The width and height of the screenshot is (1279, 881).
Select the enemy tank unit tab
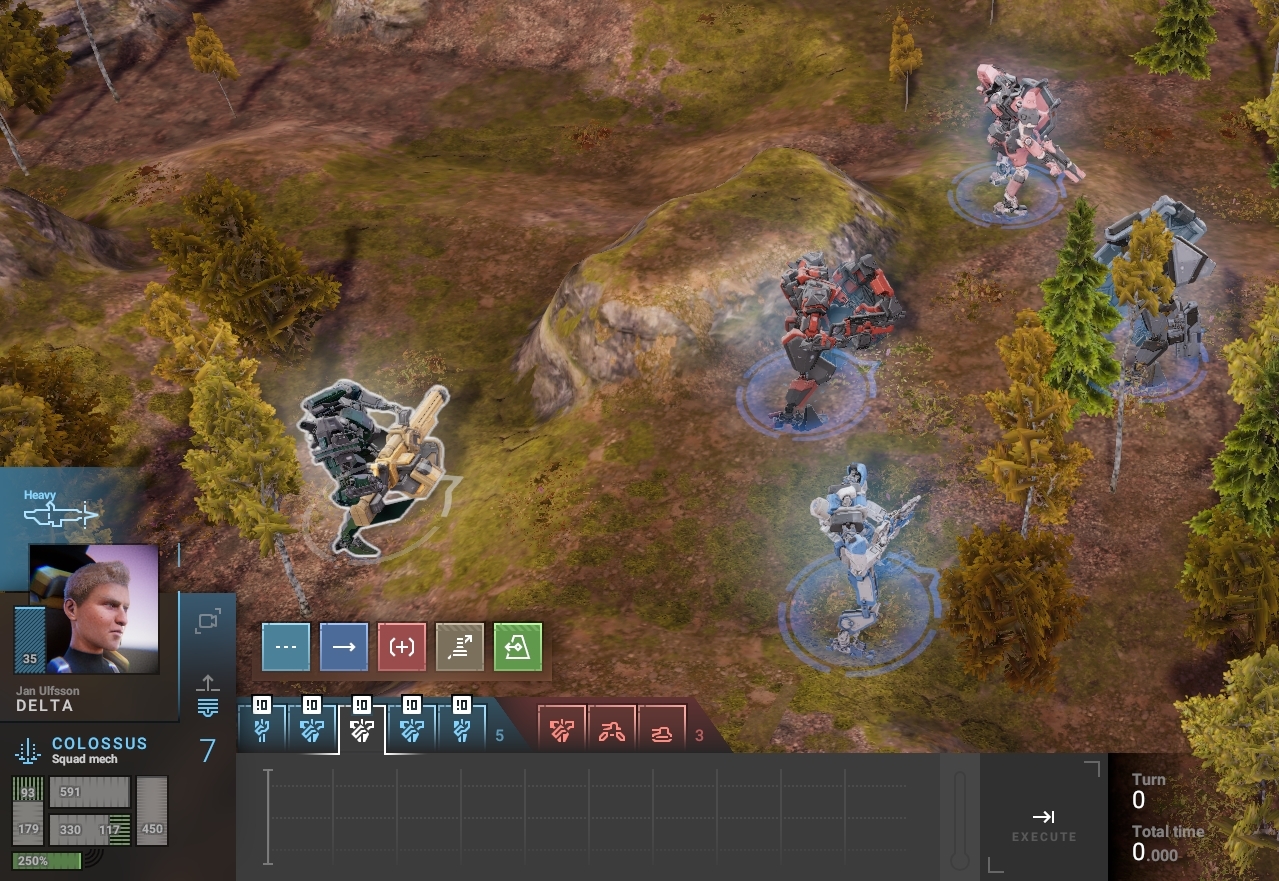(x=662, y=732)
